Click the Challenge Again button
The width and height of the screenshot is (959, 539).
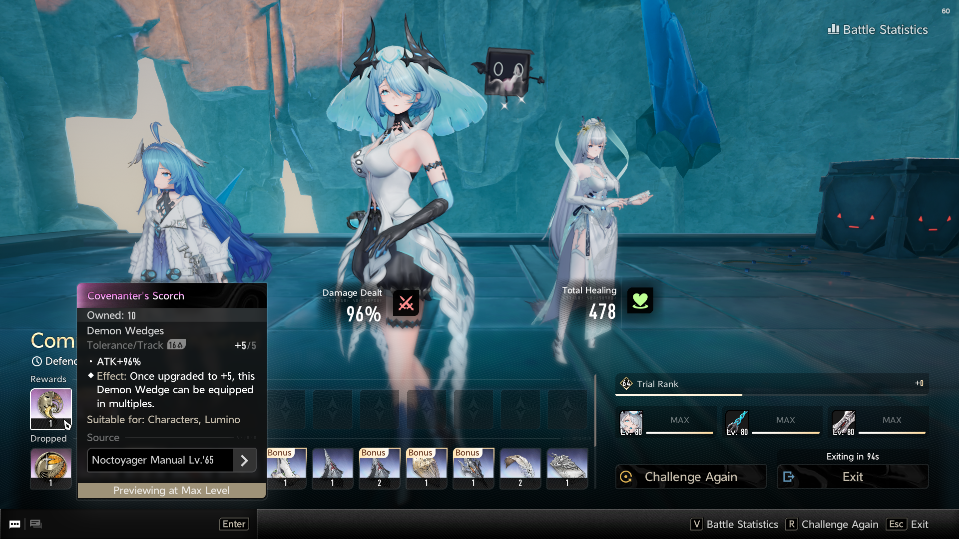coord(690,477)
